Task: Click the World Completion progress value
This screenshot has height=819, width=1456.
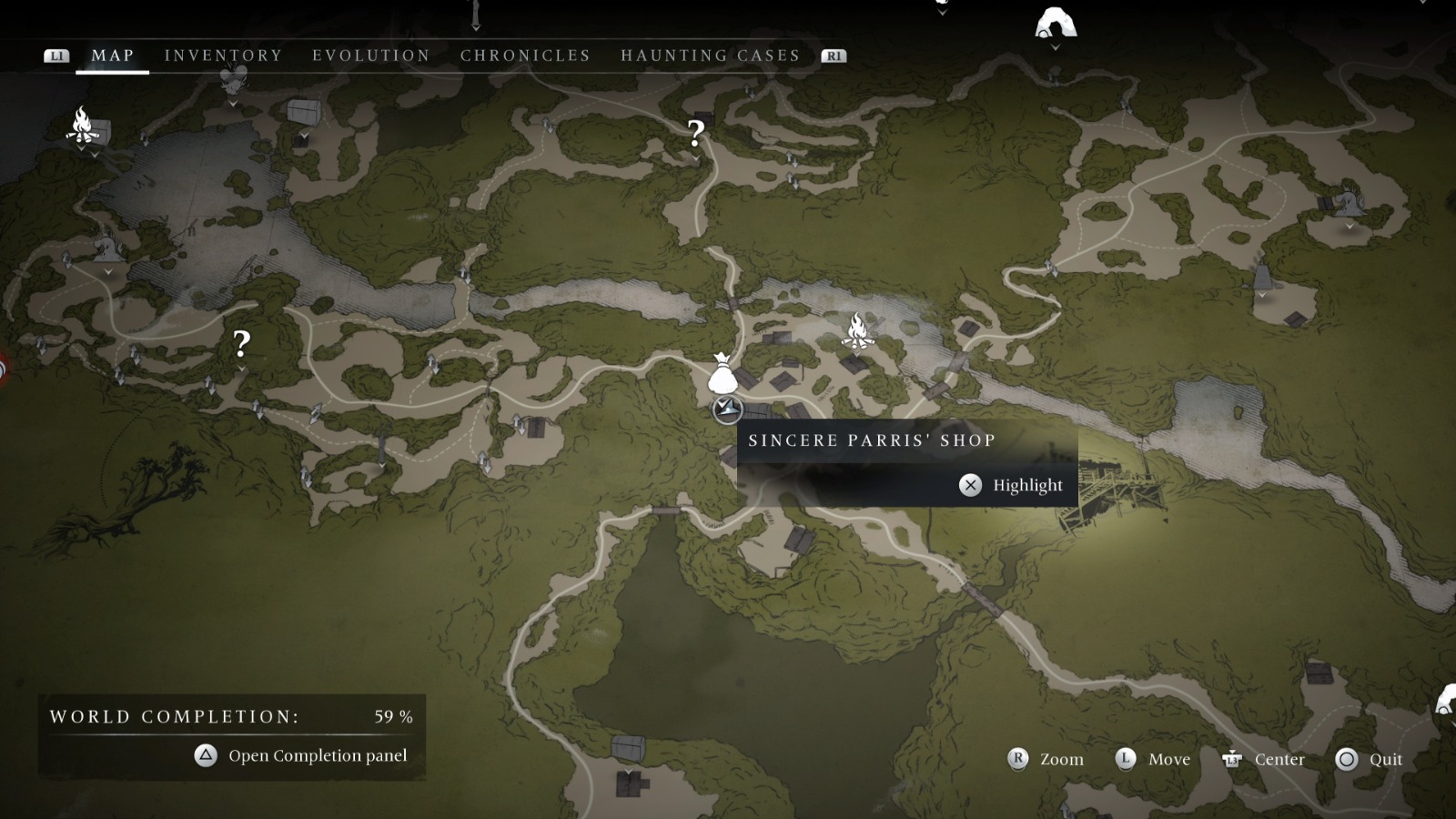Action: click(392, 716)
